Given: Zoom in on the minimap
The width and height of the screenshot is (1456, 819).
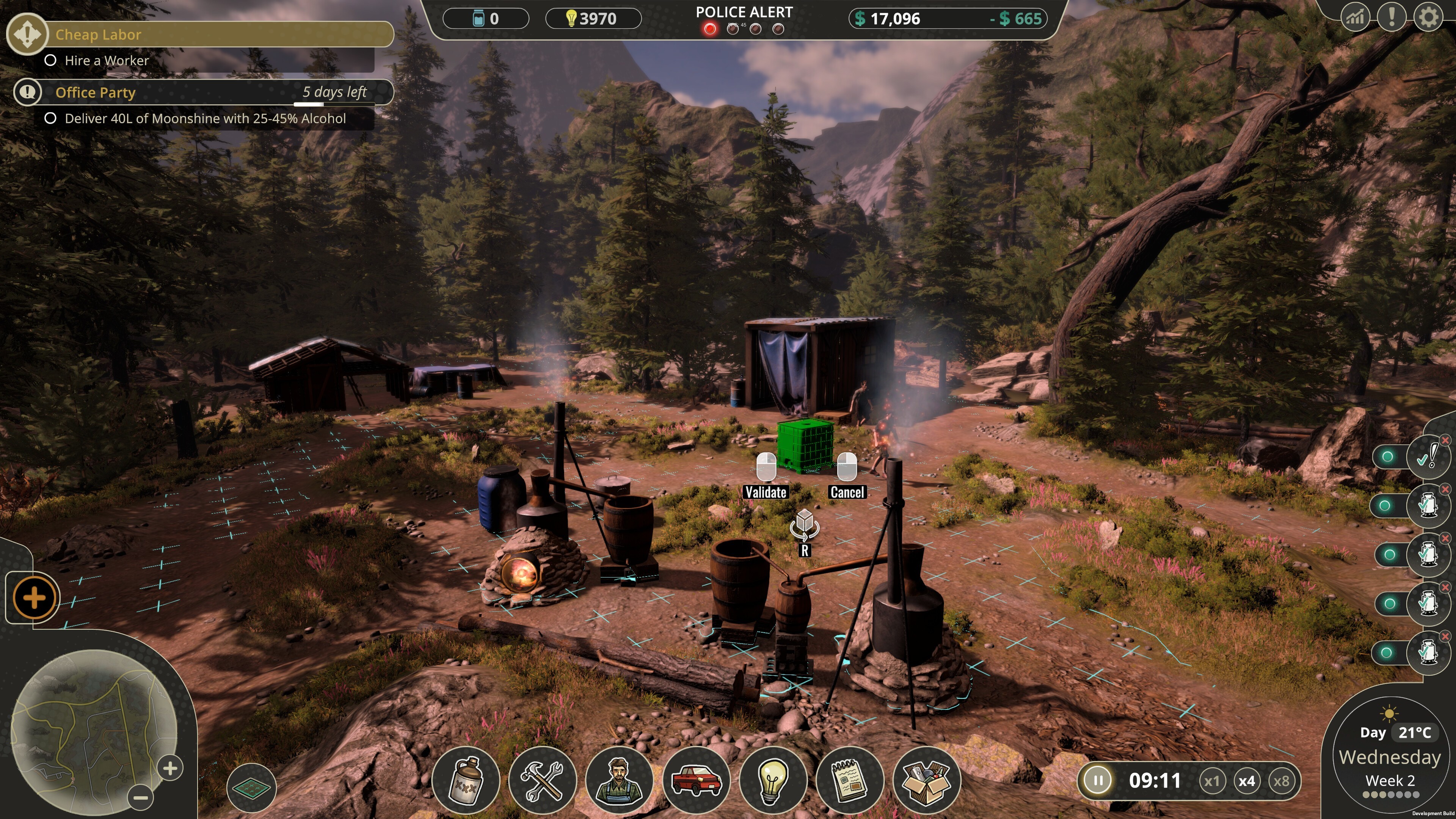Looking at the screenshot, I should click(170, 768).
